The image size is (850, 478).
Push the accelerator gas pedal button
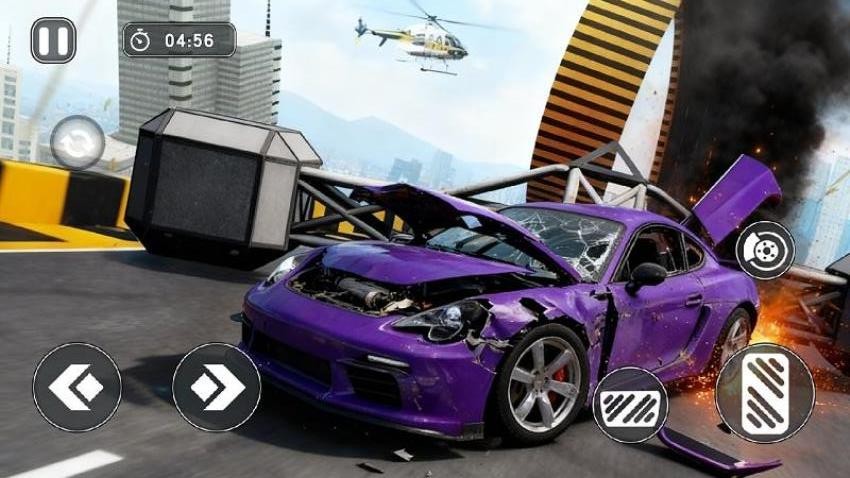765,392
